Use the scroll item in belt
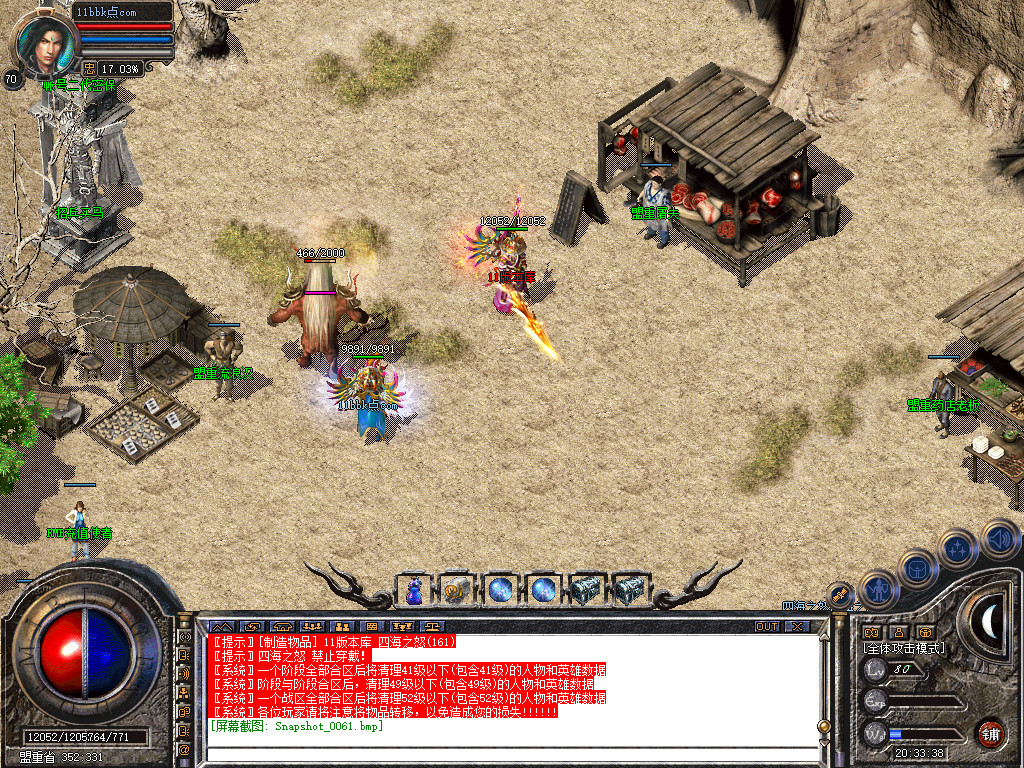The image size is (1024, 768). (x=456, y=590)
